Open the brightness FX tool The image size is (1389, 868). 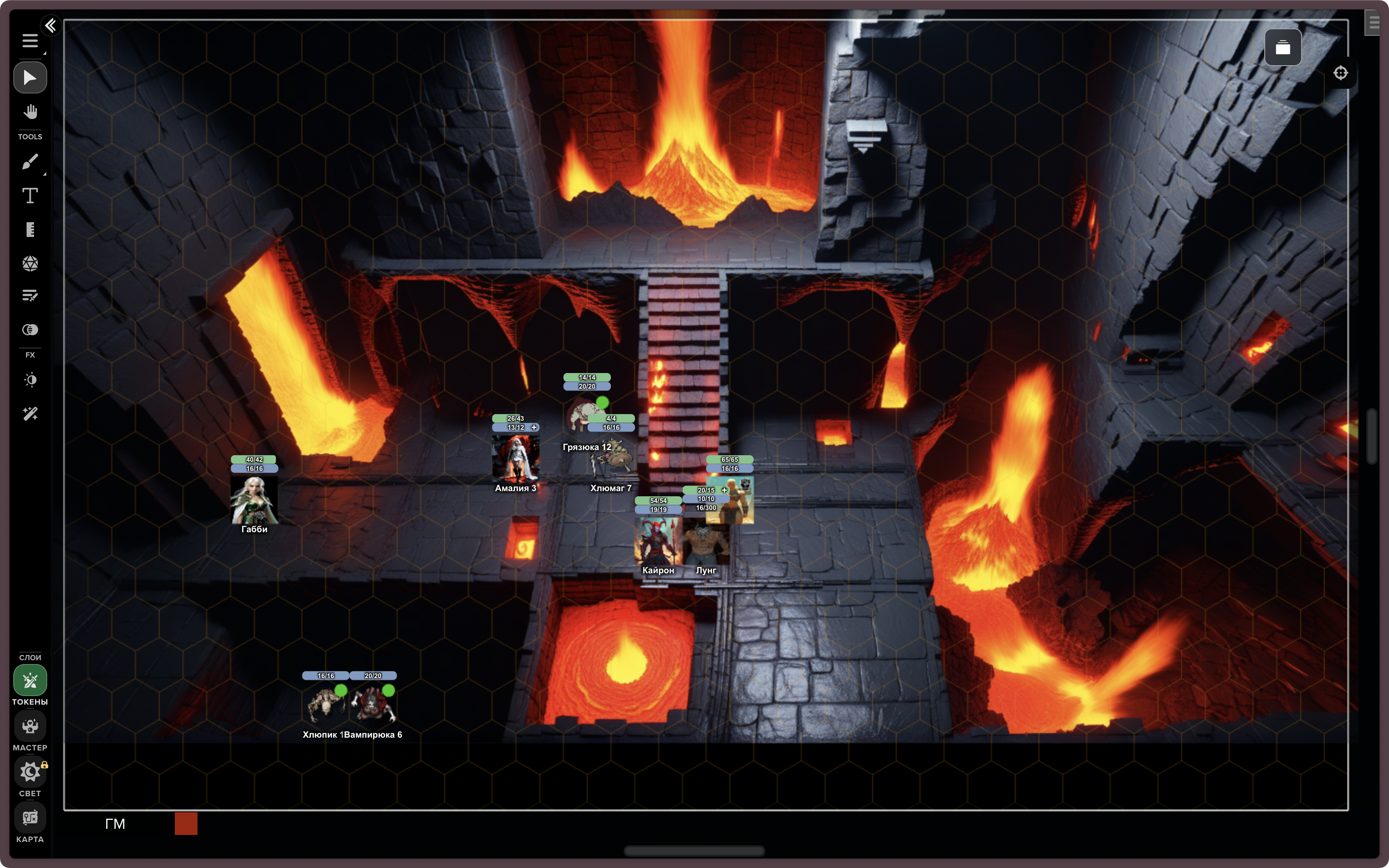pos(30,380)
